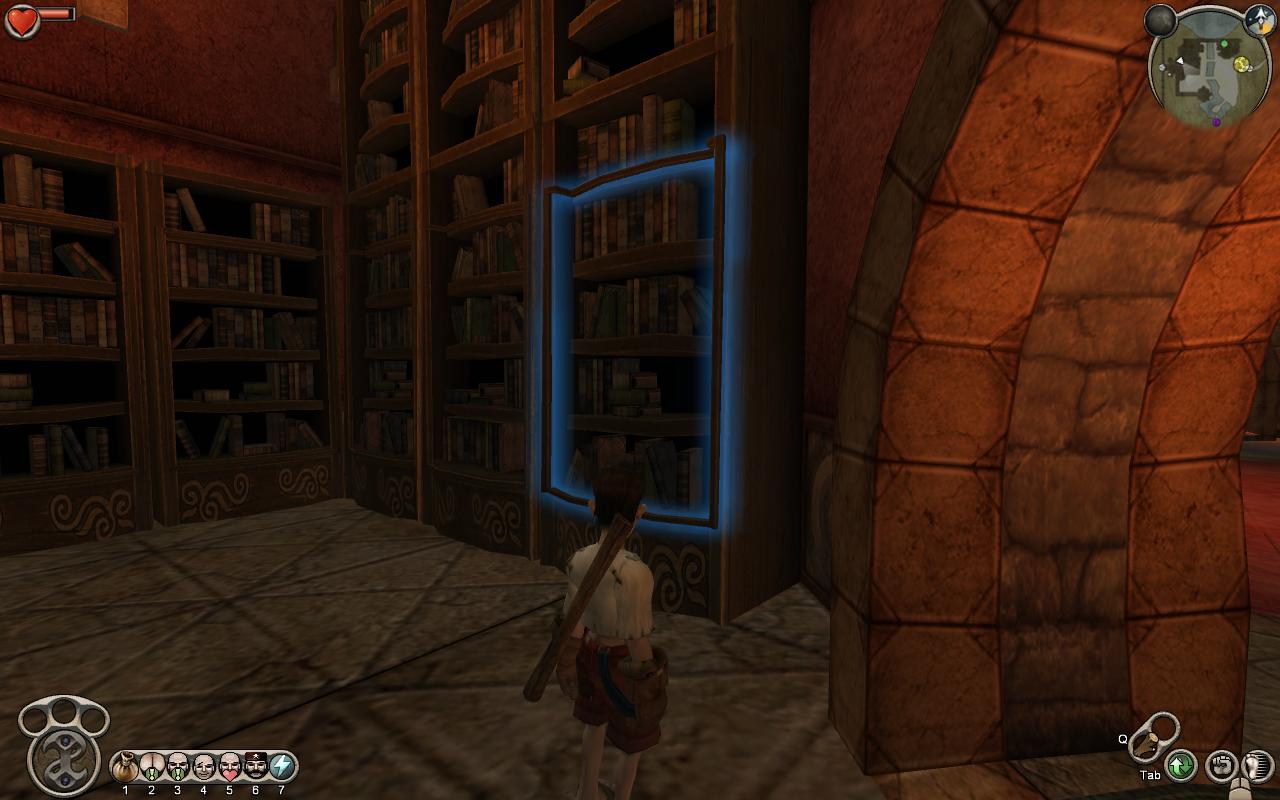Pick the heart beard flirt expression
This screenshot has width=1280, height=800.
[x=230, y=767]
